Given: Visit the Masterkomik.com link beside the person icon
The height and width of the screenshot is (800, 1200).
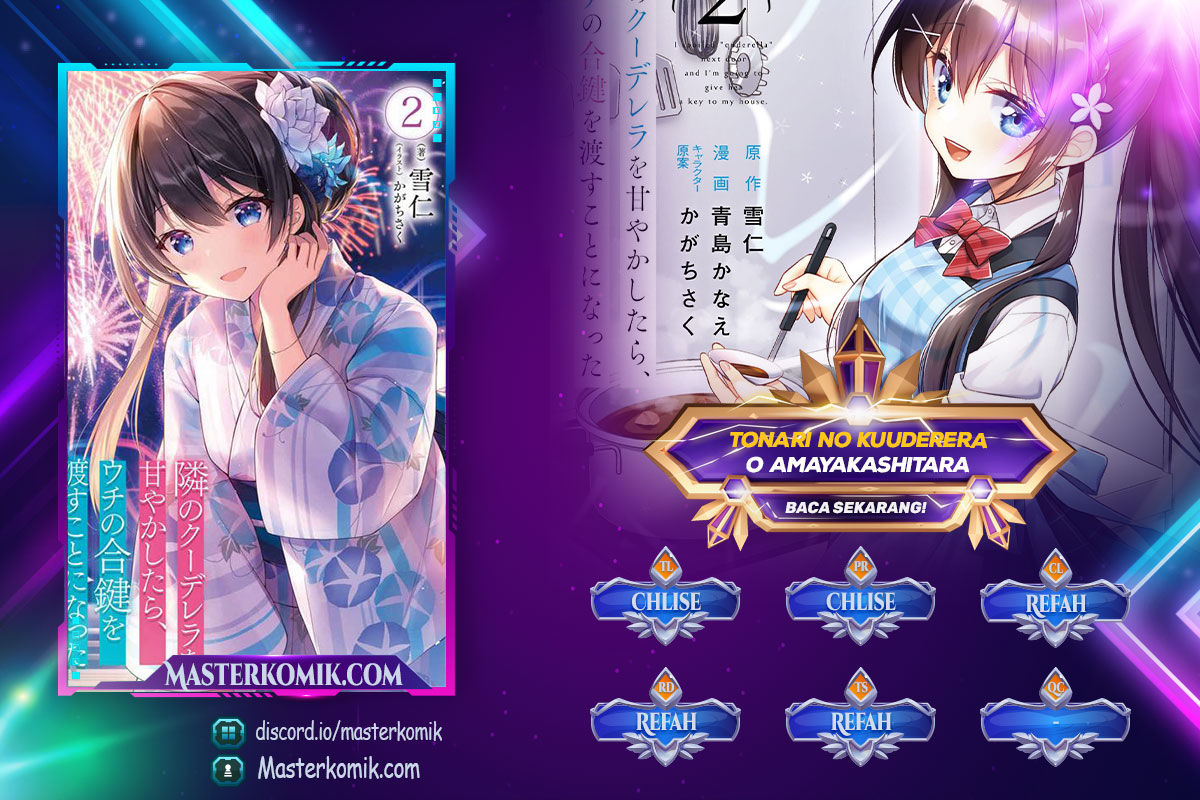Looking at the screenshot, I should 337,769.
